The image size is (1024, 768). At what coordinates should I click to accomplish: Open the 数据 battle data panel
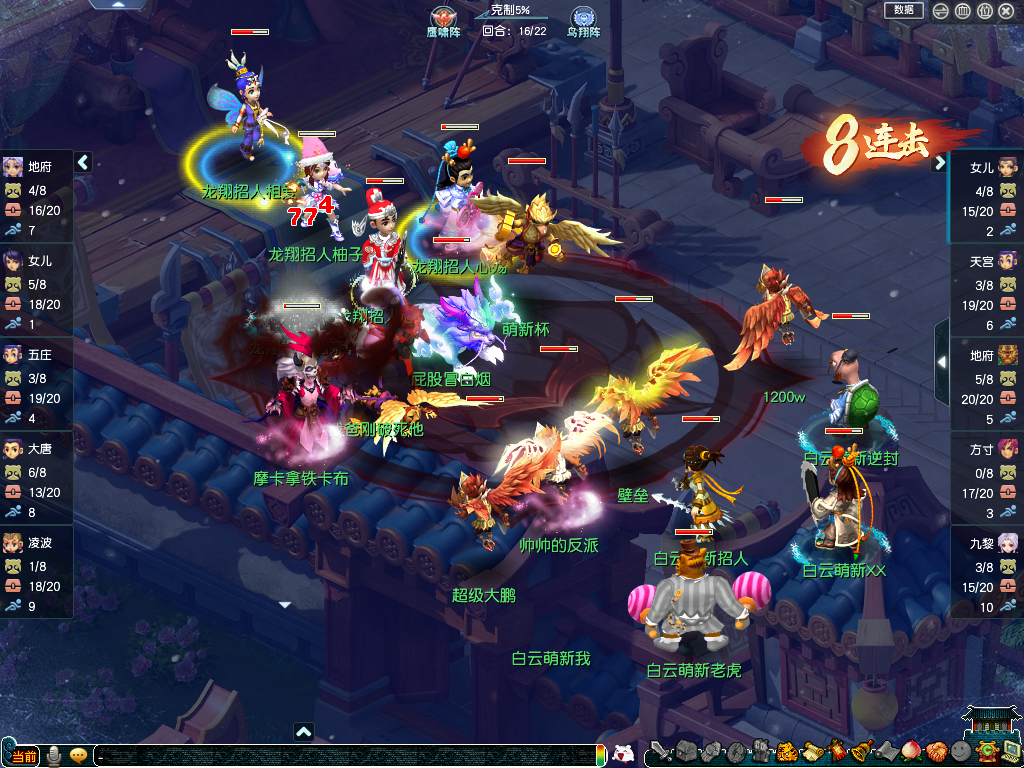[903, 10]
